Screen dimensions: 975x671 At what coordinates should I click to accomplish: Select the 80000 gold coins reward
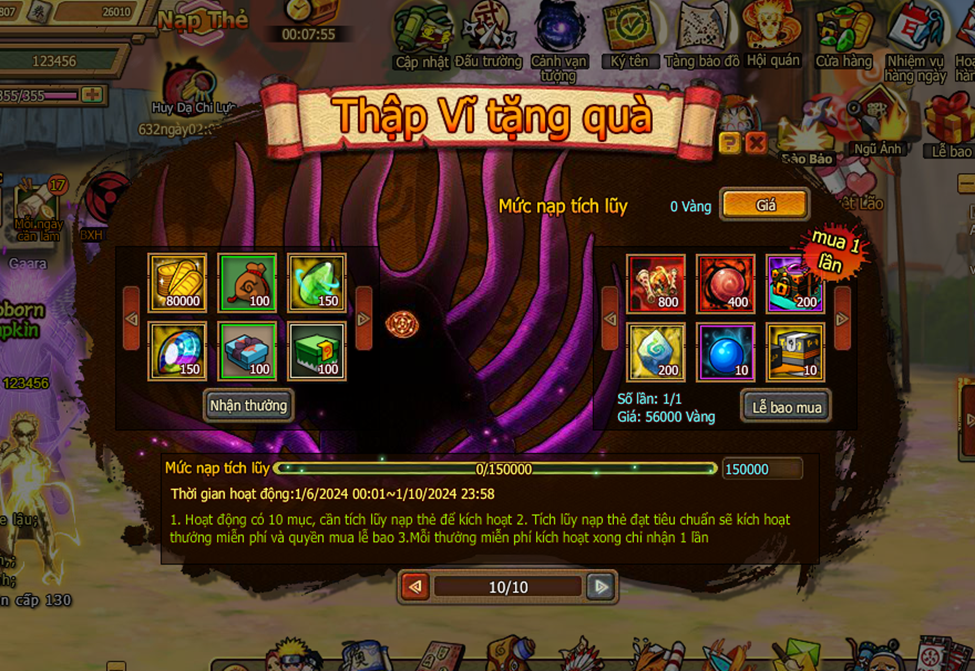(177, 283)
